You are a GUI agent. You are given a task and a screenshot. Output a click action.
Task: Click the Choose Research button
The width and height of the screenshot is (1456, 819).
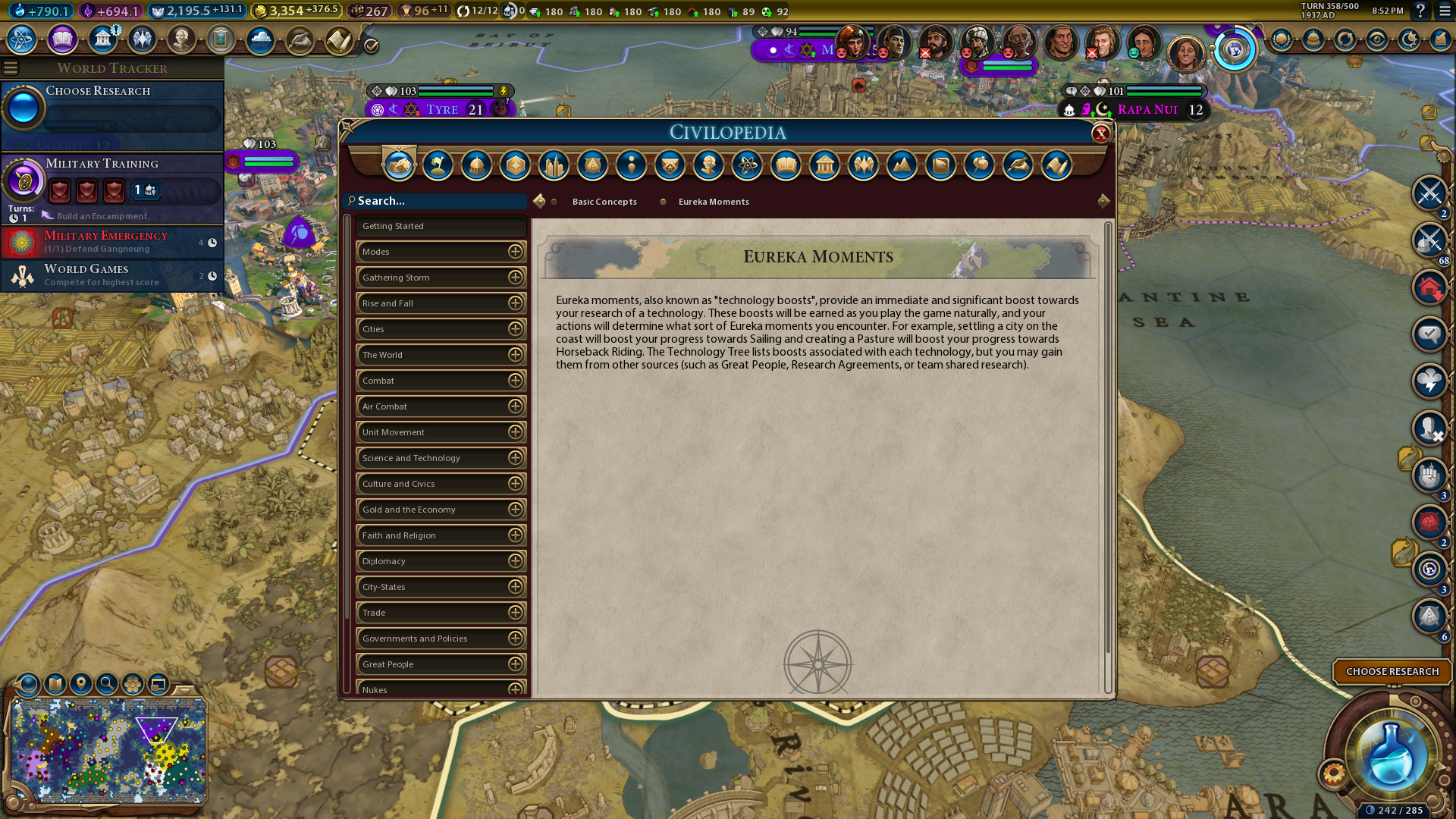click(x=1392, y=672)
